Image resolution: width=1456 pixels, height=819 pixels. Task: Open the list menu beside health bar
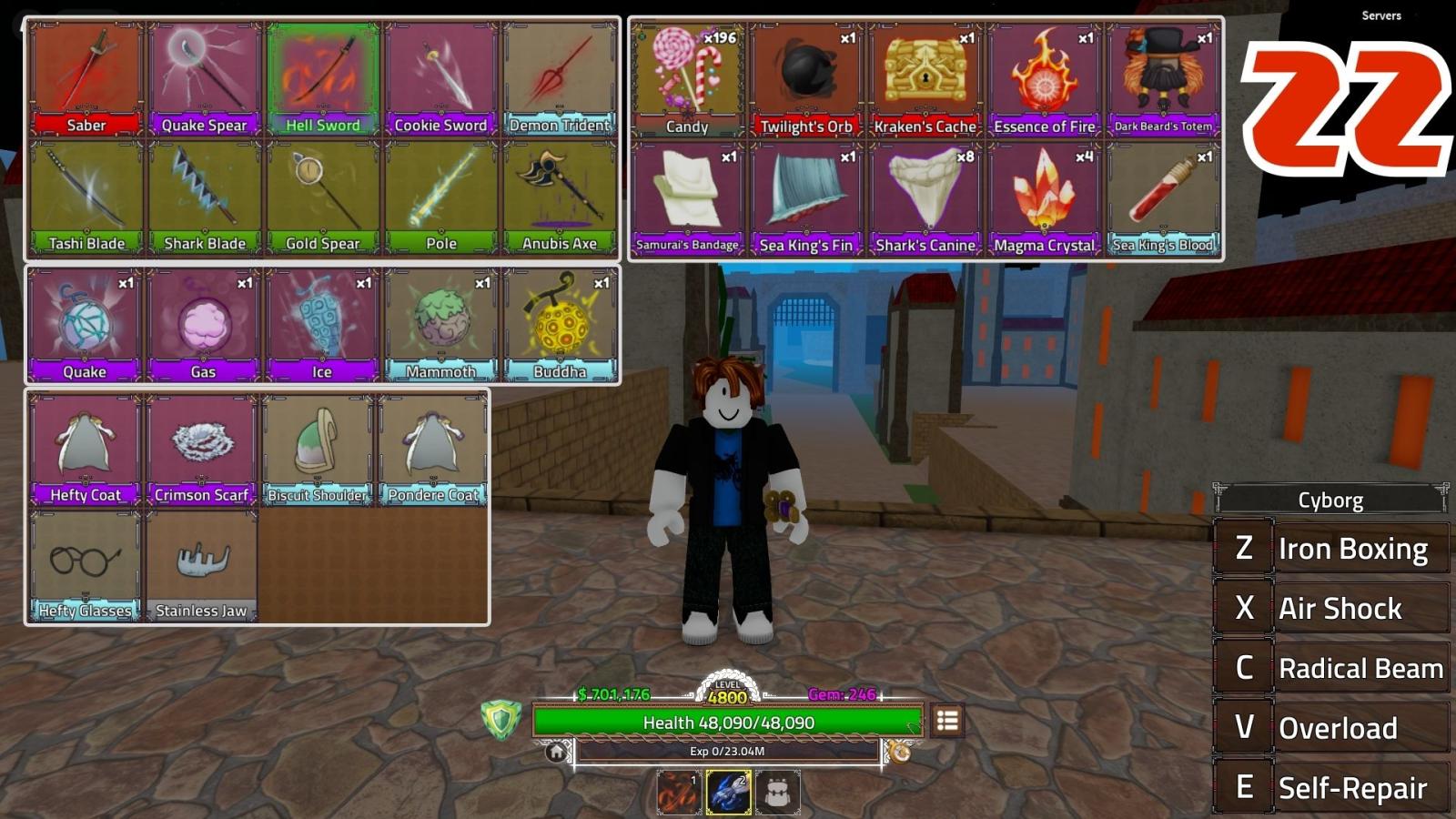point(947,721)
